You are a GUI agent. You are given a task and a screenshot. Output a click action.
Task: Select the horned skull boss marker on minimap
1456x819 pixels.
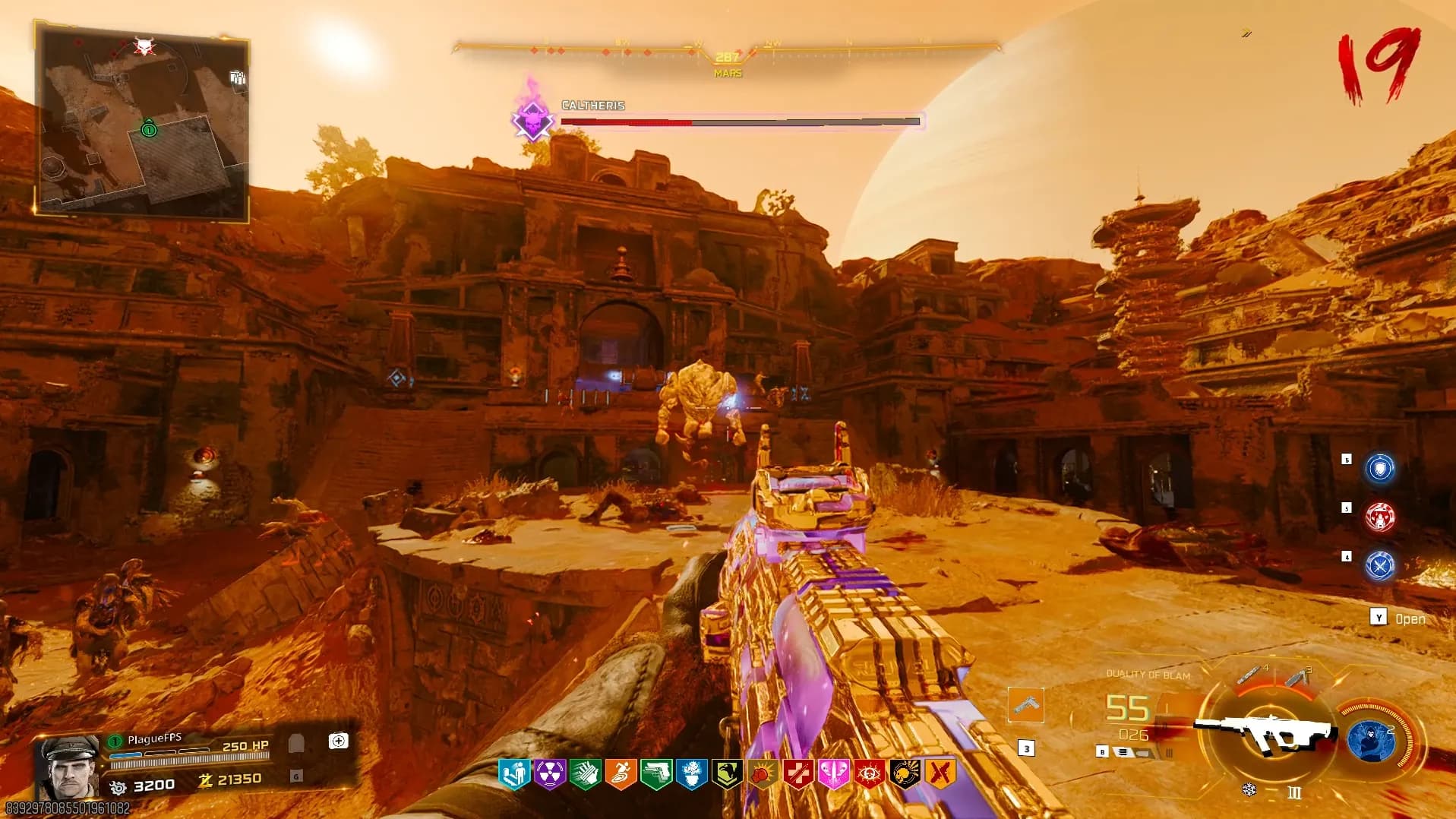[x=143, y=47]
